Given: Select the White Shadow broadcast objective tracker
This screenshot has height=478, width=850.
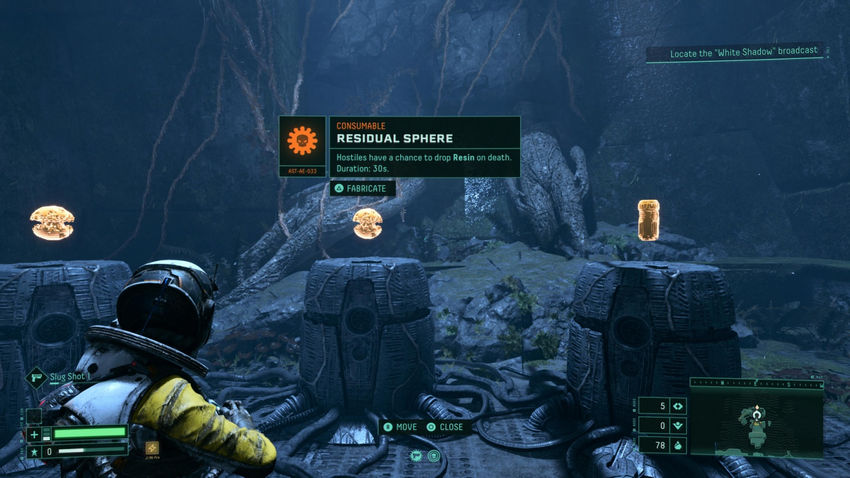Looking at the screenshot, I should 735,51.
